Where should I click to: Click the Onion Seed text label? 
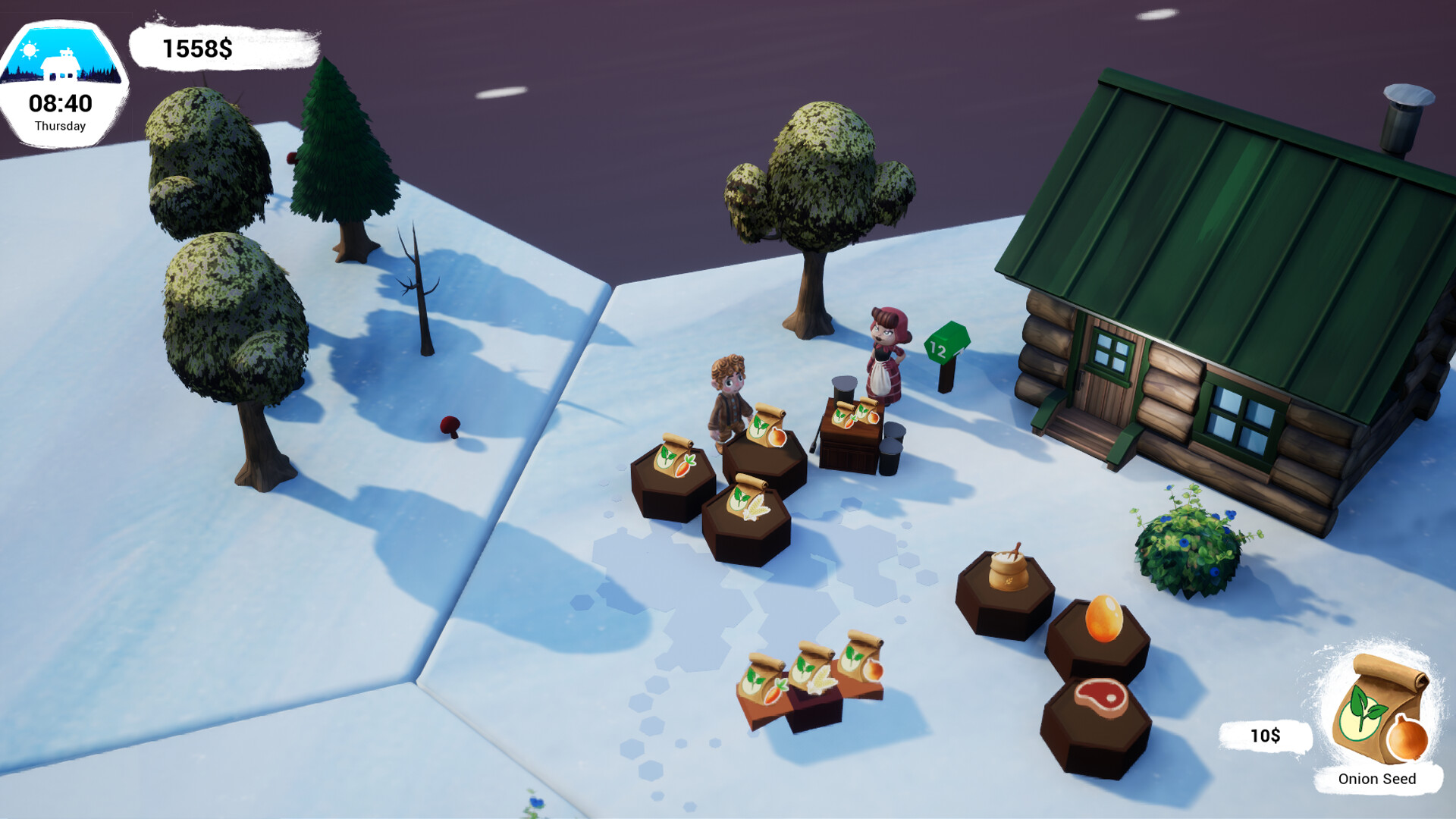pyautogui.click(x=1379, y=779)
